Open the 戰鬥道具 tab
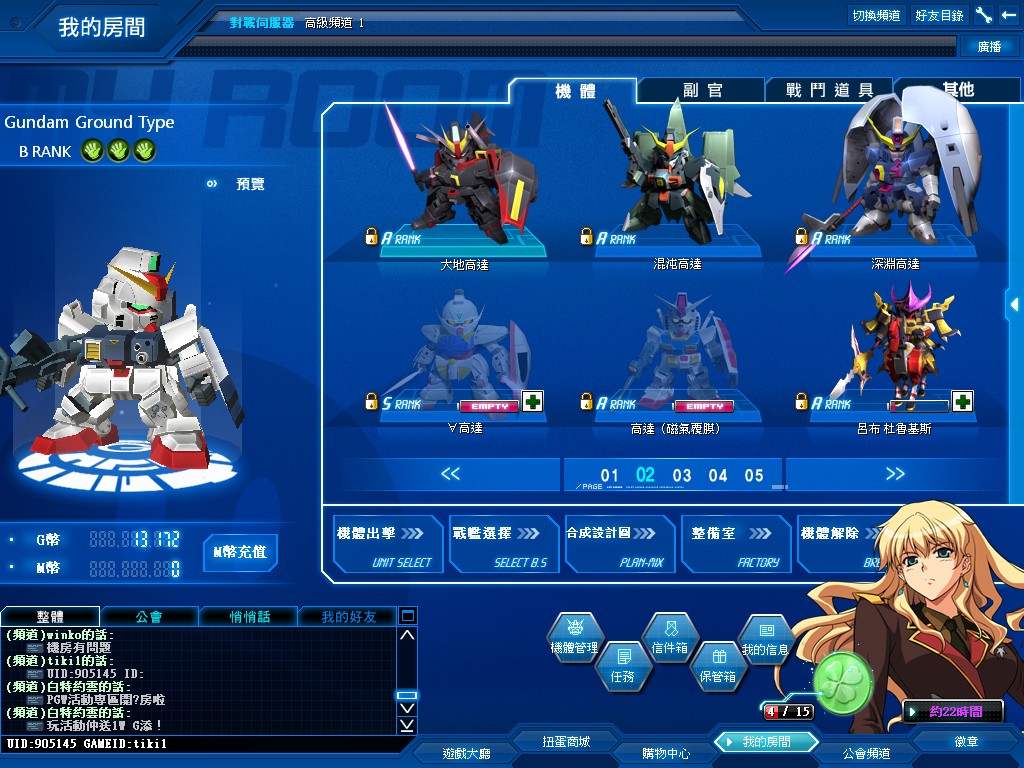Viewport: 1024px width, 768px height. point(829,90)
